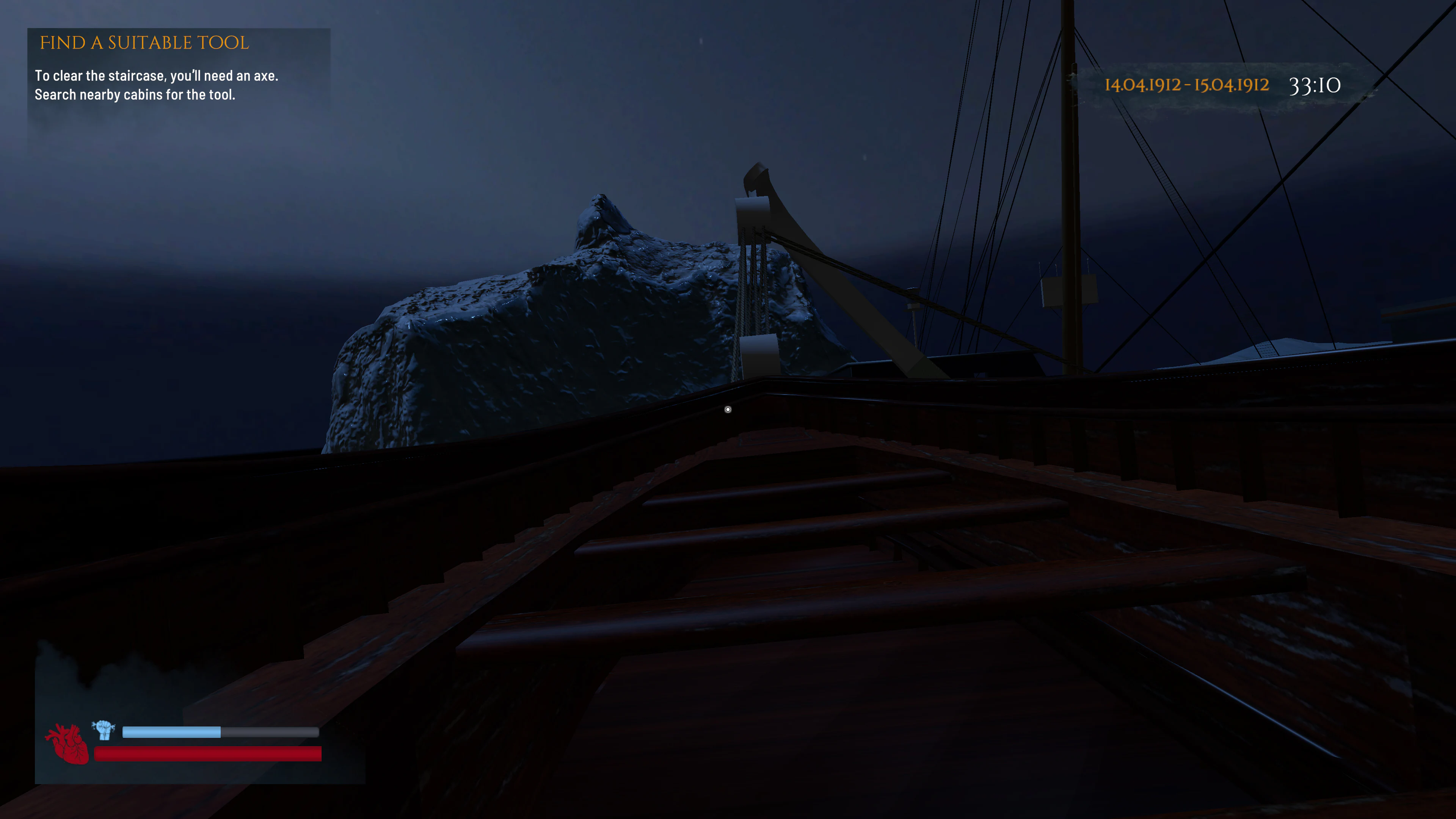Open the FIND A SUITABLE TOOL objective entry
Screen dimensions: 1456x819
[x=144, y=43]
